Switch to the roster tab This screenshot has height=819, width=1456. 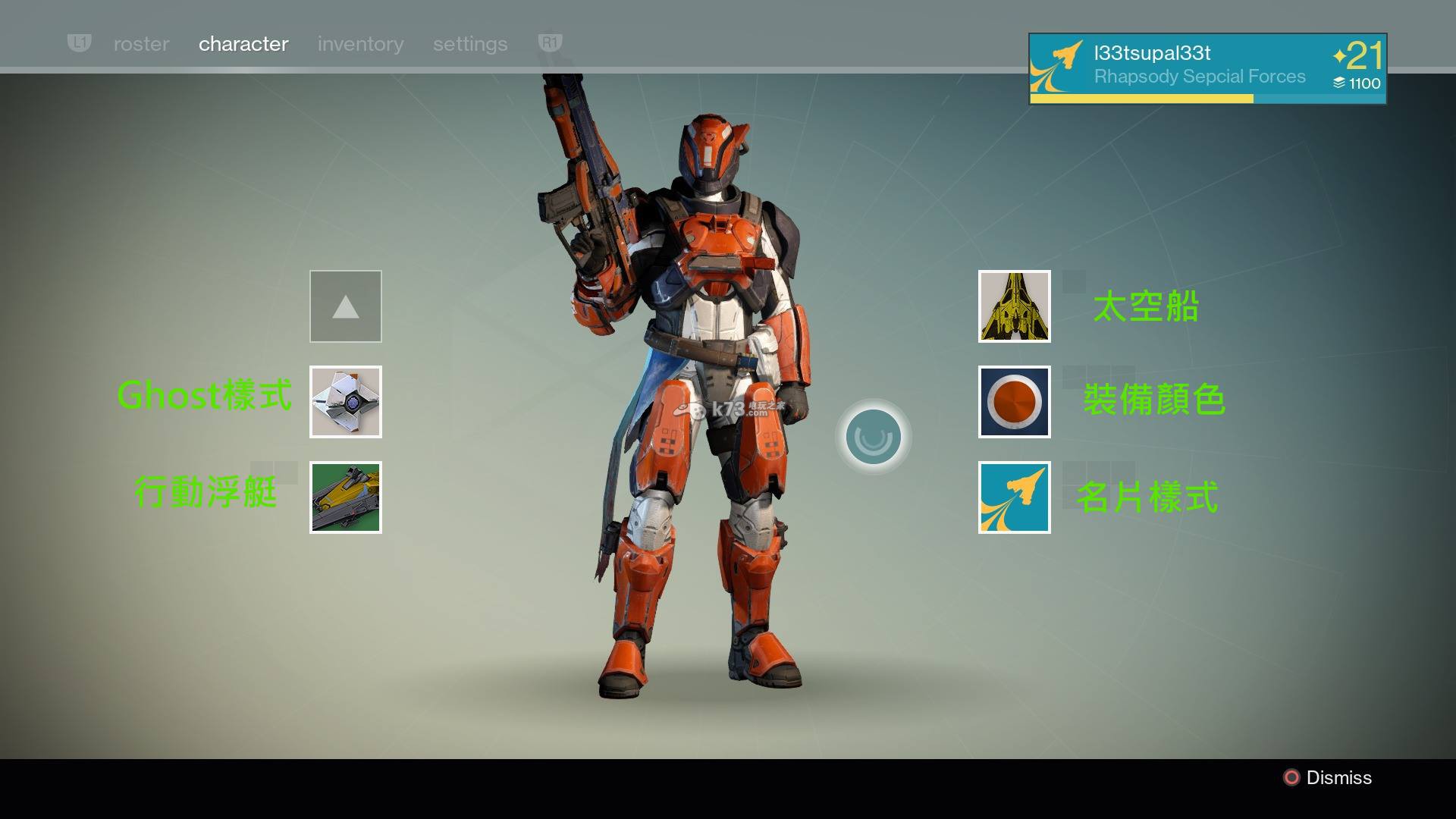[x=141, y=44]
